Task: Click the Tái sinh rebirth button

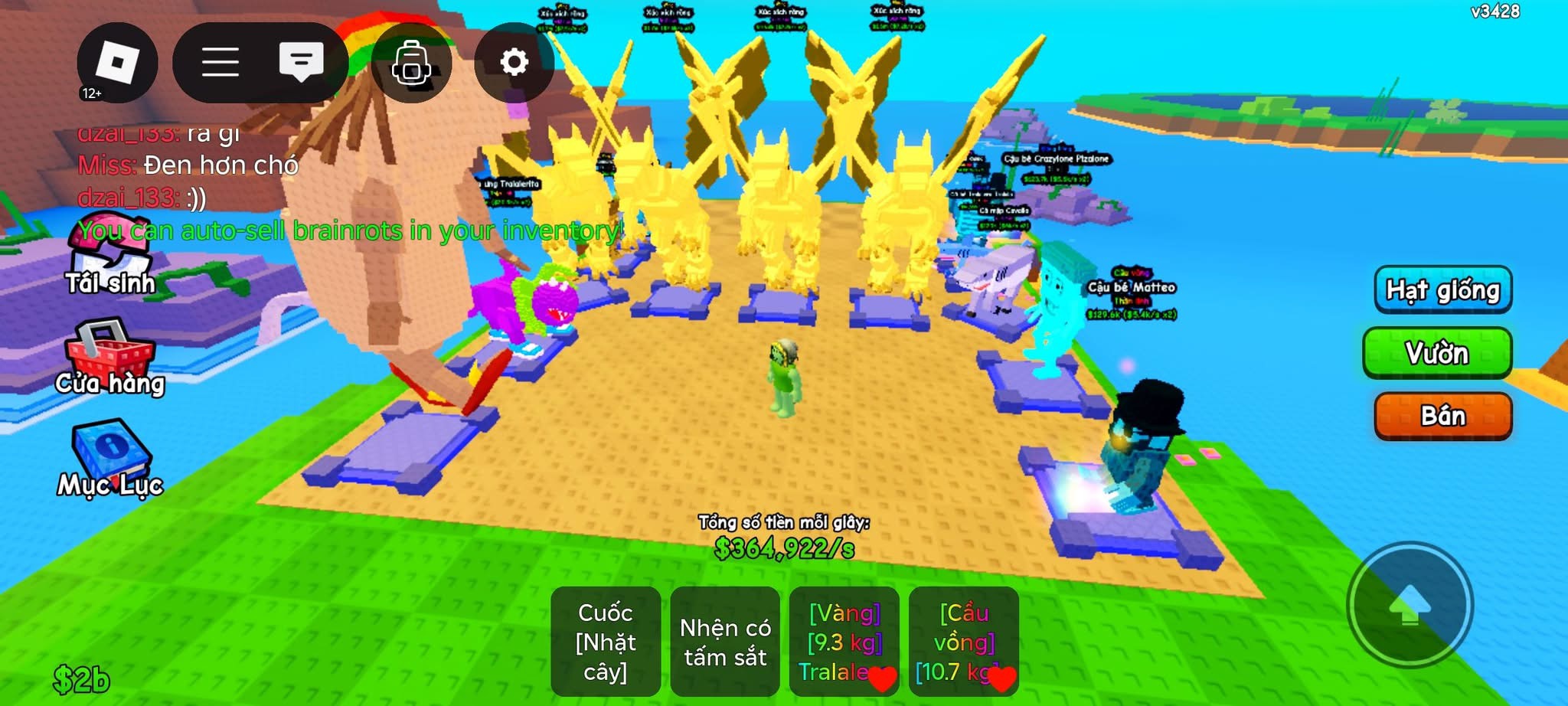Action: click(110, 260)
